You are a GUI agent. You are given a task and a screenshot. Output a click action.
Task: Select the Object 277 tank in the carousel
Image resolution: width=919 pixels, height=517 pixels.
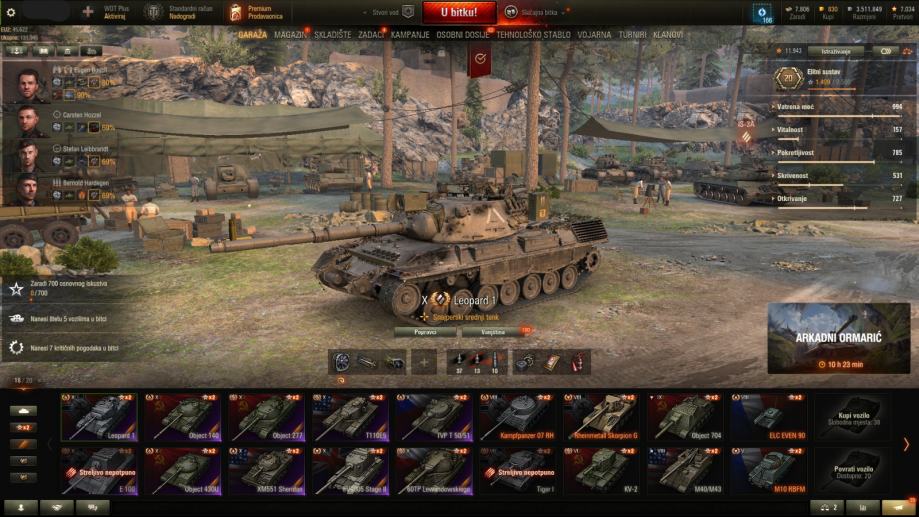pos(267,417)
